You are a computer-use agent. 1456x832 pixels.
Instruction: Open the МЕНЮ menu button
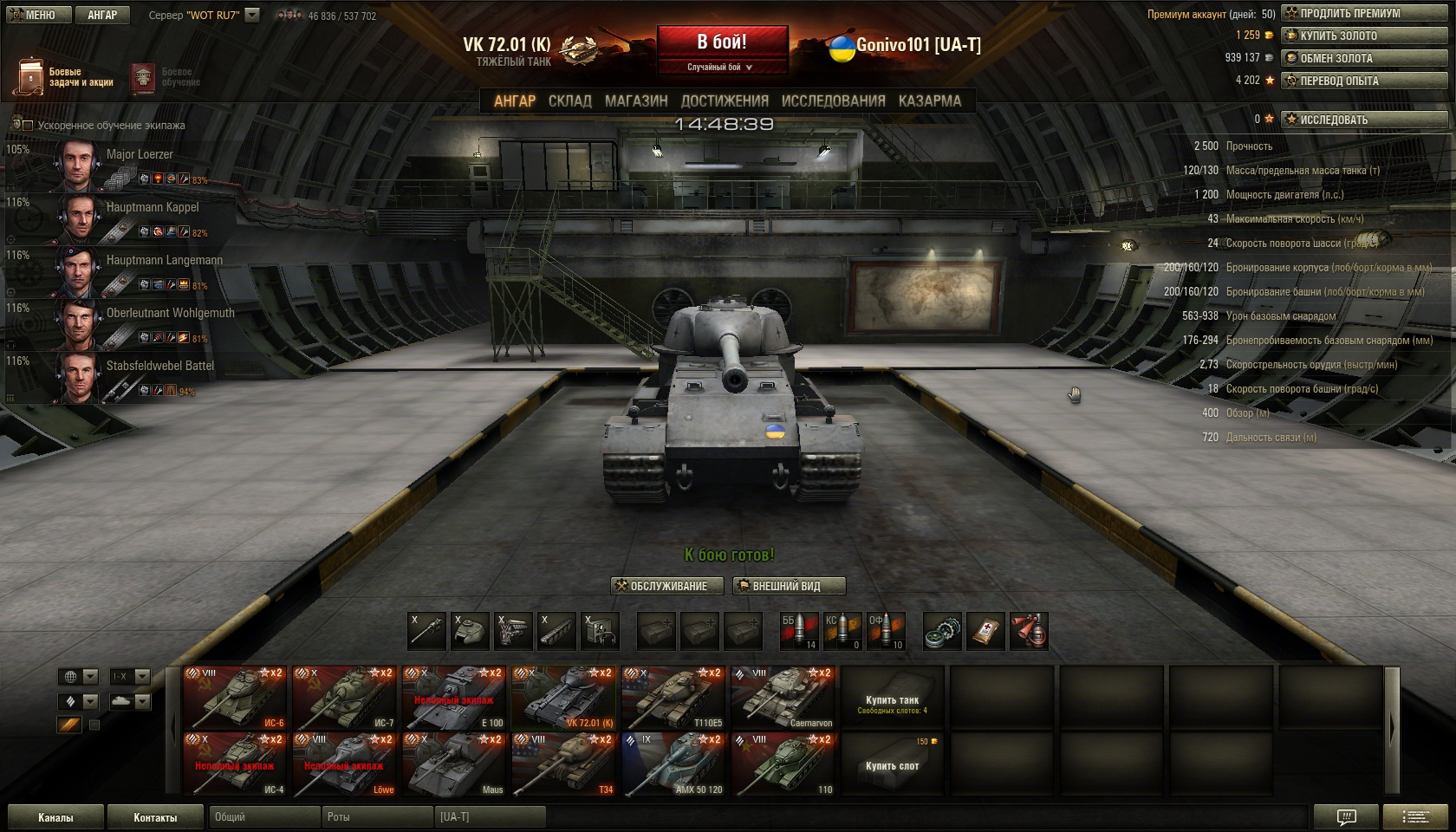point(32,15)
